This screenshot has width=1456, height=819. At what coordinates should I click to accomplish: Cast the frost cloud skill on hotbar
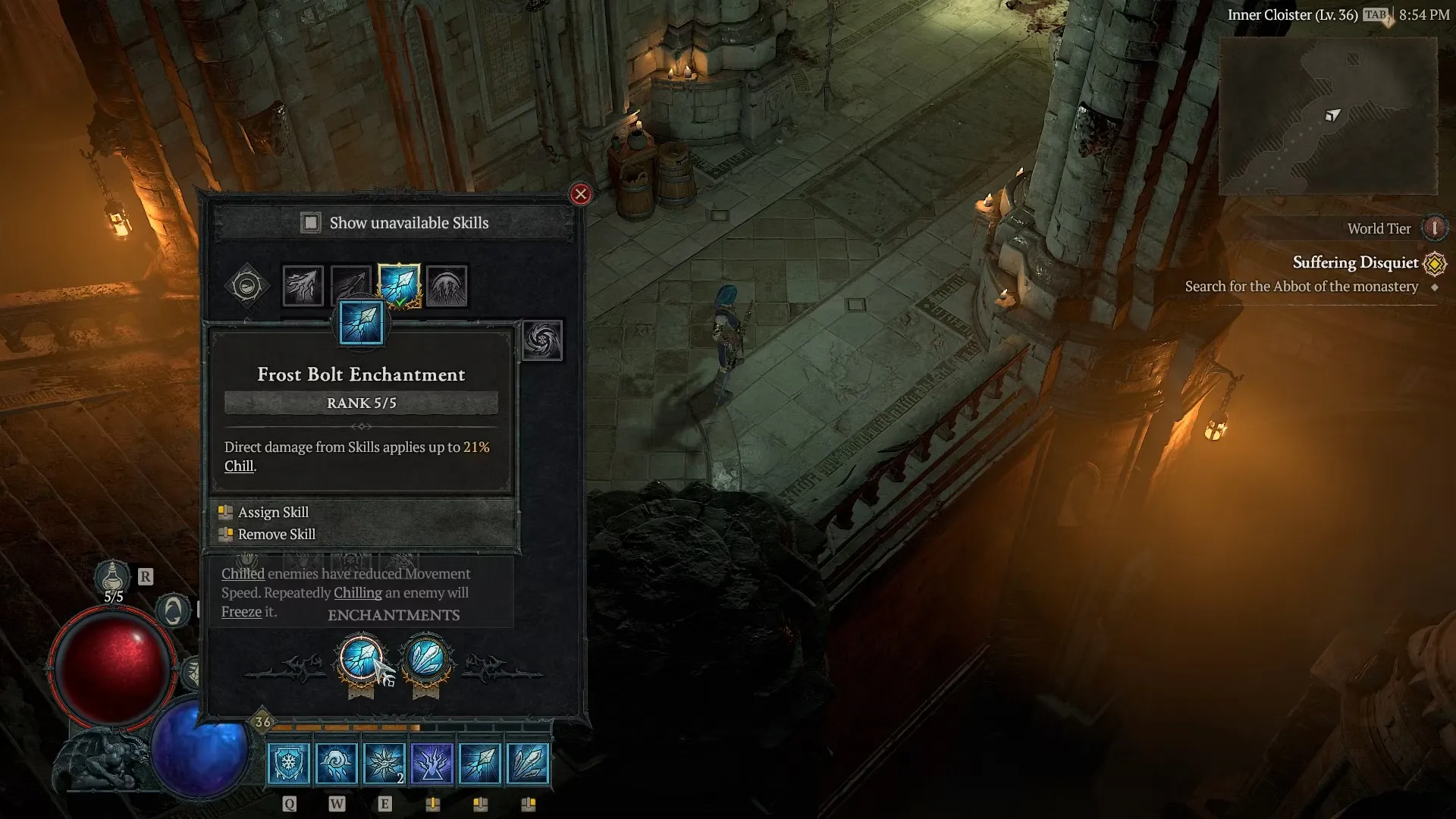pos(337,762)
